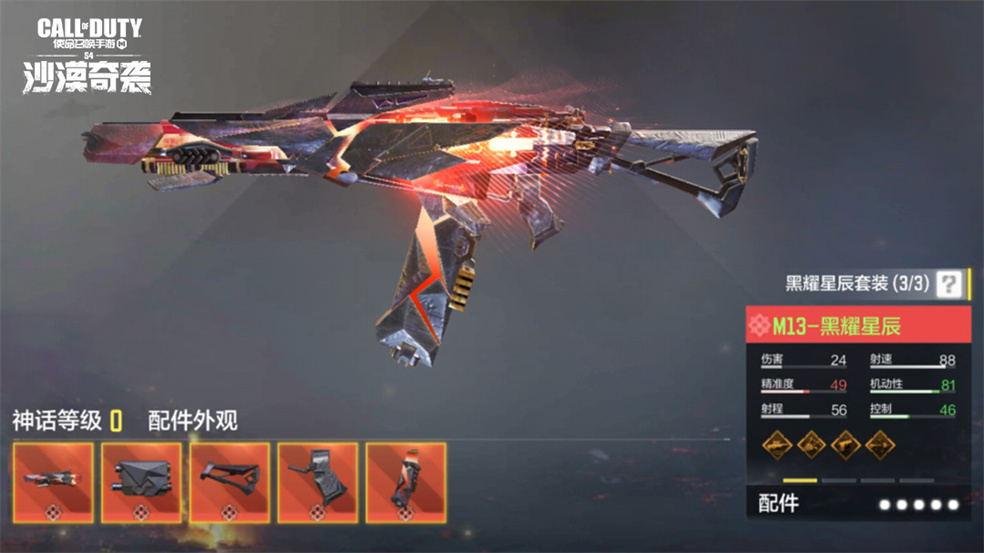Open the 配件 attachments bar
This screenshot has height=553, width=984.
[857, 503]
